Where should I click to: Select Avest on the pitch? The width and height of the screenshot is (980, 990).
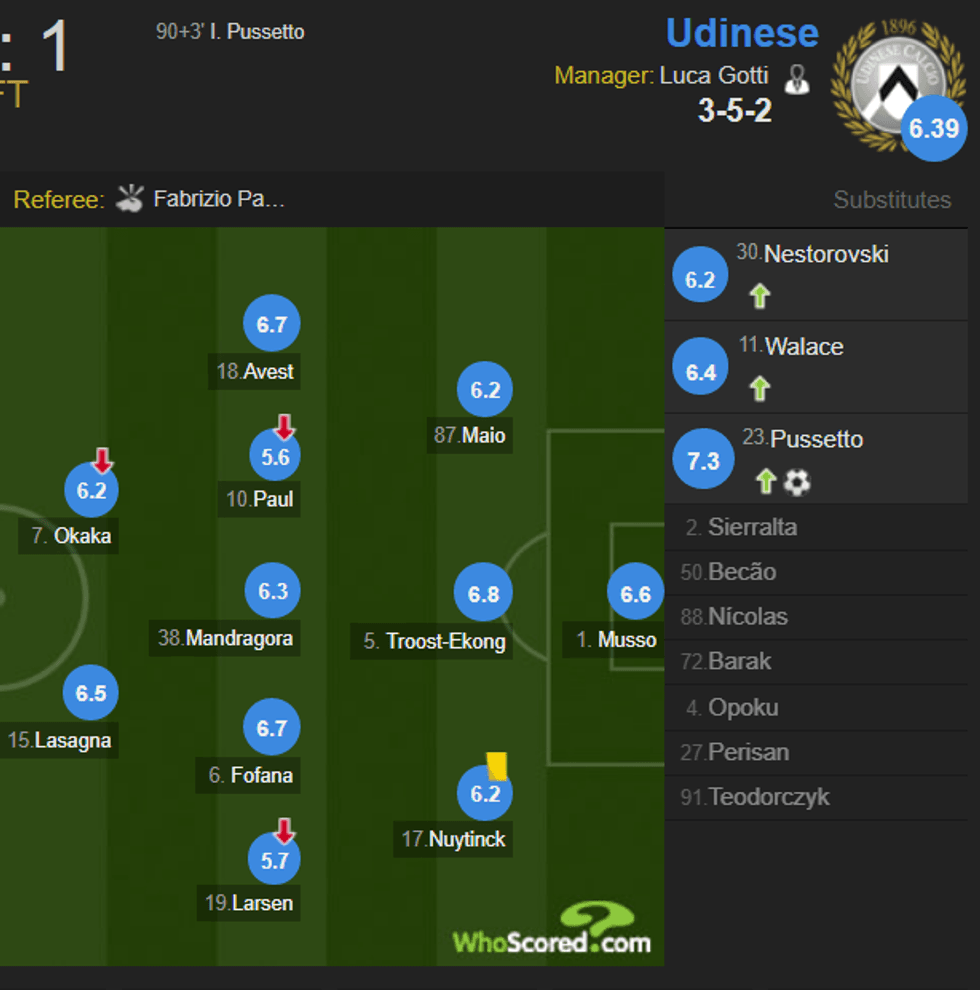pos(272,325)
